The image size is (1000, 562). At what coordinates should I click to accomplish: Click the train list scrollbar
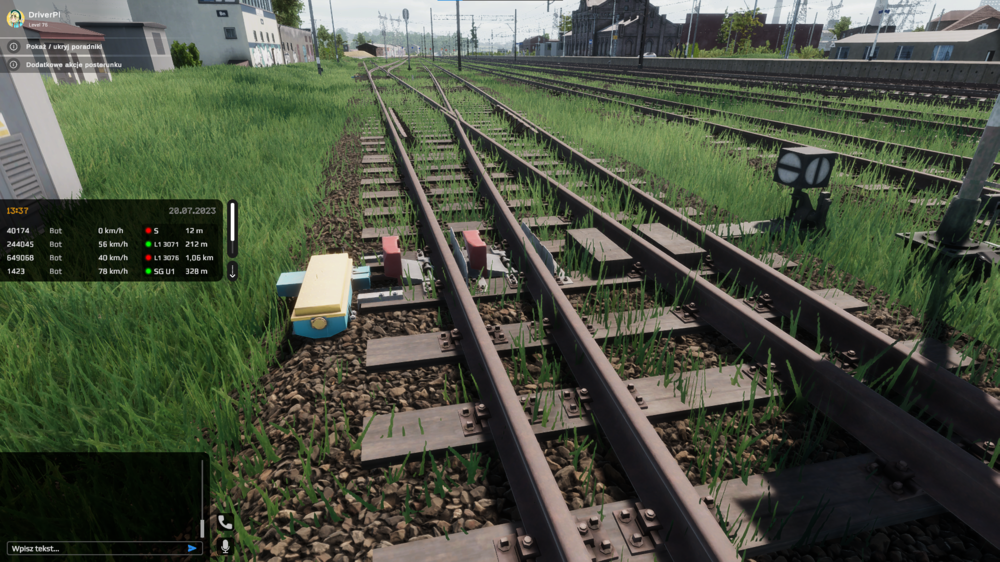click(x=232, y=227)
